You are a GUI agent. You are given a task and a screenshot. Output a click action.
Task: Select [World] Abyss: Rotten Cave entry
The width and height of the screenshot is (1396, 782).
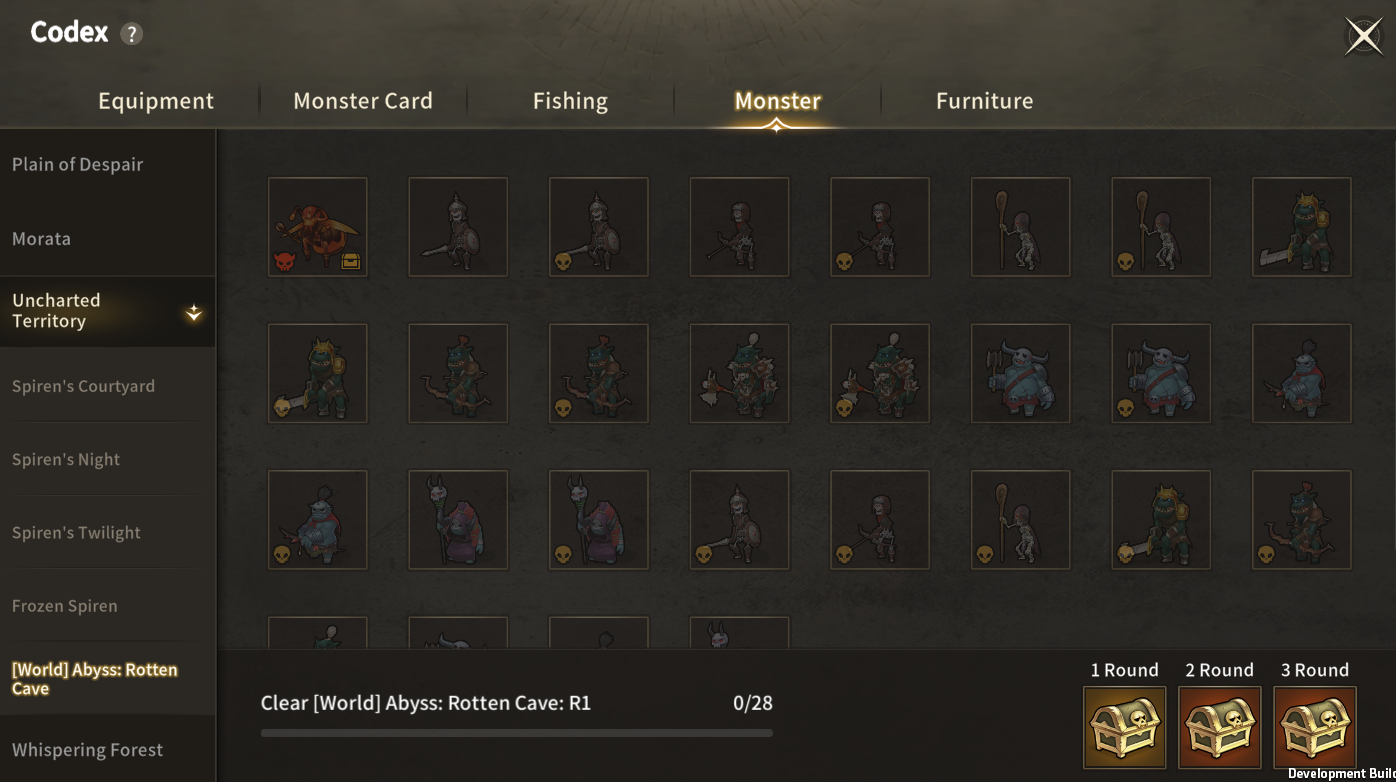coord(95,679)
